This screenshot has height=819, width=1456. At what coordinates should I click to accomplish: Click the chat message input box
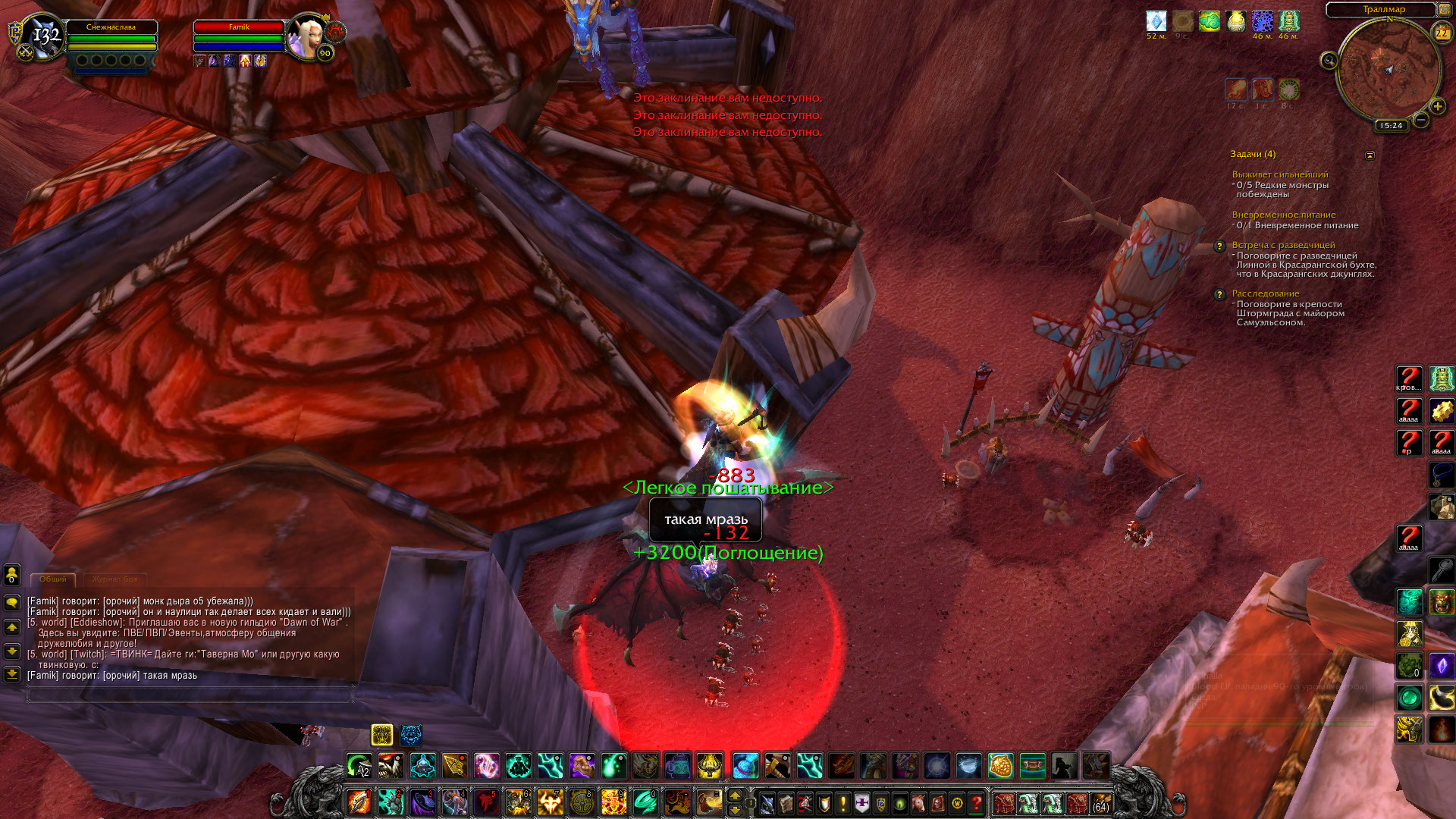[190, 694]
